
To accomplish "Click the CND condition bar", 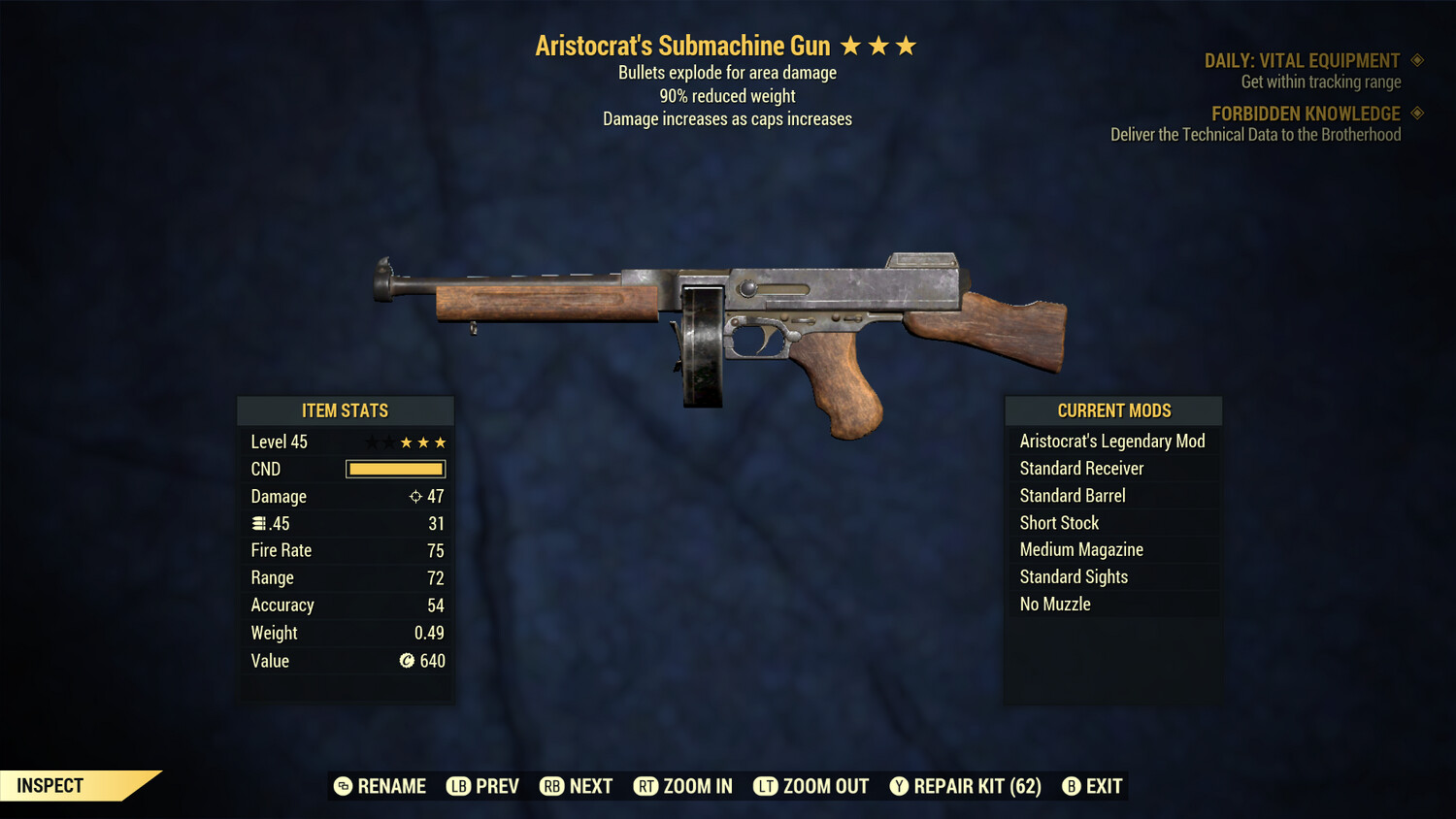I will (394, 469).
